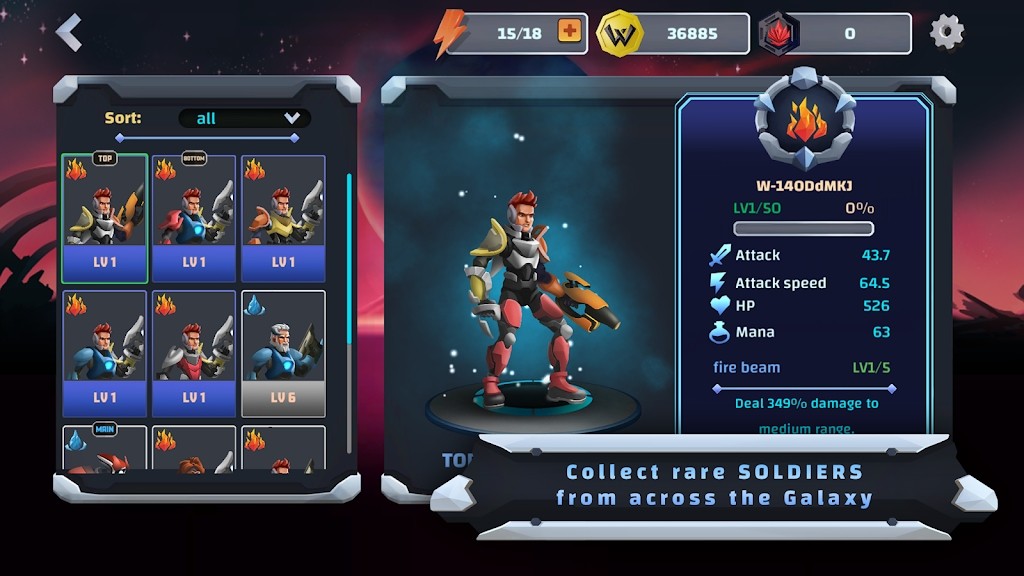The image size is (1024, 576).
Task: Add more energy with the plus button
Action: (569, 32)
